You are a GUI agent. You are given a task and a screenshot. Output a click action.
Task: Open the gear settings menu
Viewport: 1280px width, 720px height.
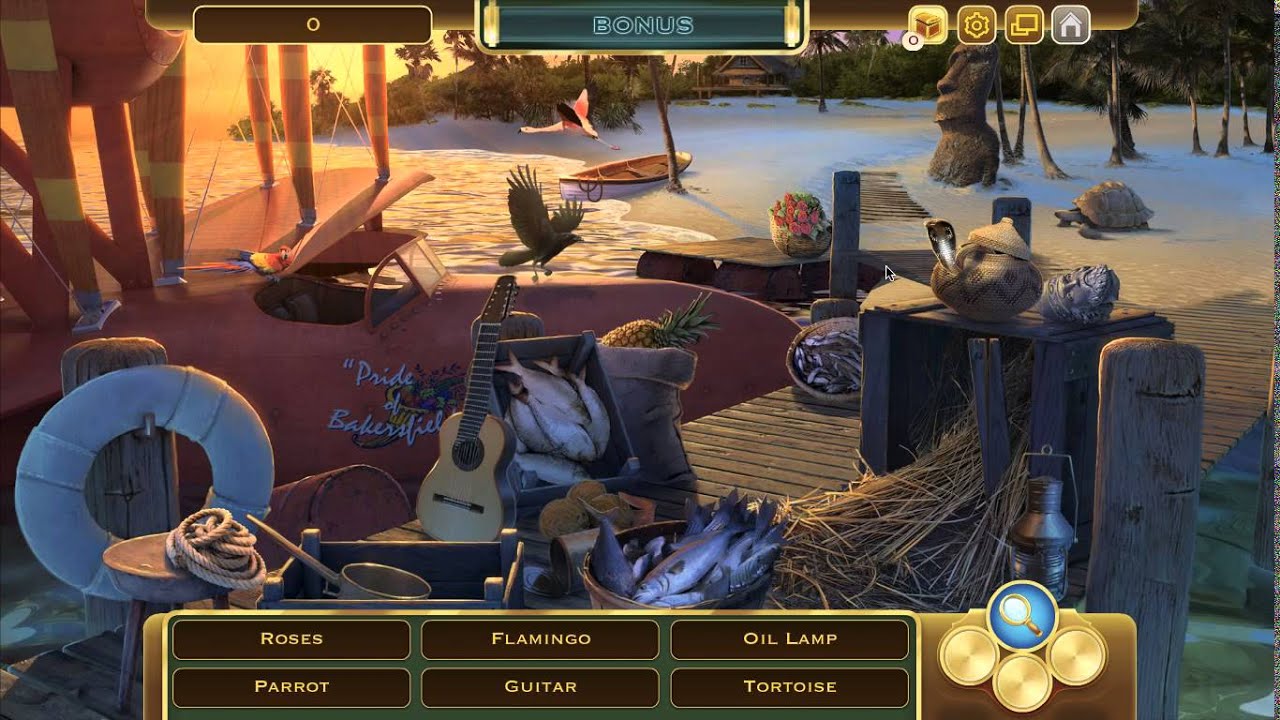[976, 25]
